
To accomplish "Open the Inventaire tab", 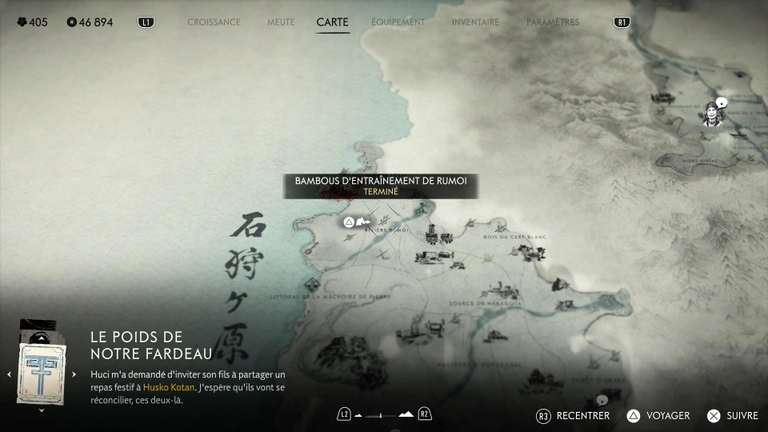I will tap(475, 22).
